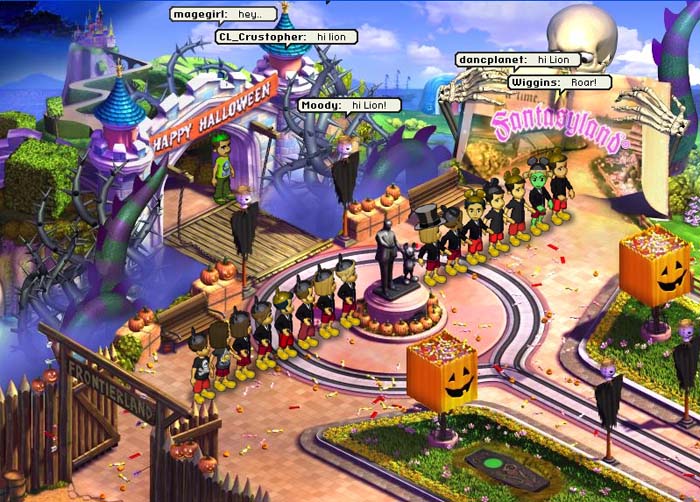
Task: Click magegirl's "hey.." chat bubble
Action: [x=223, y=15]
